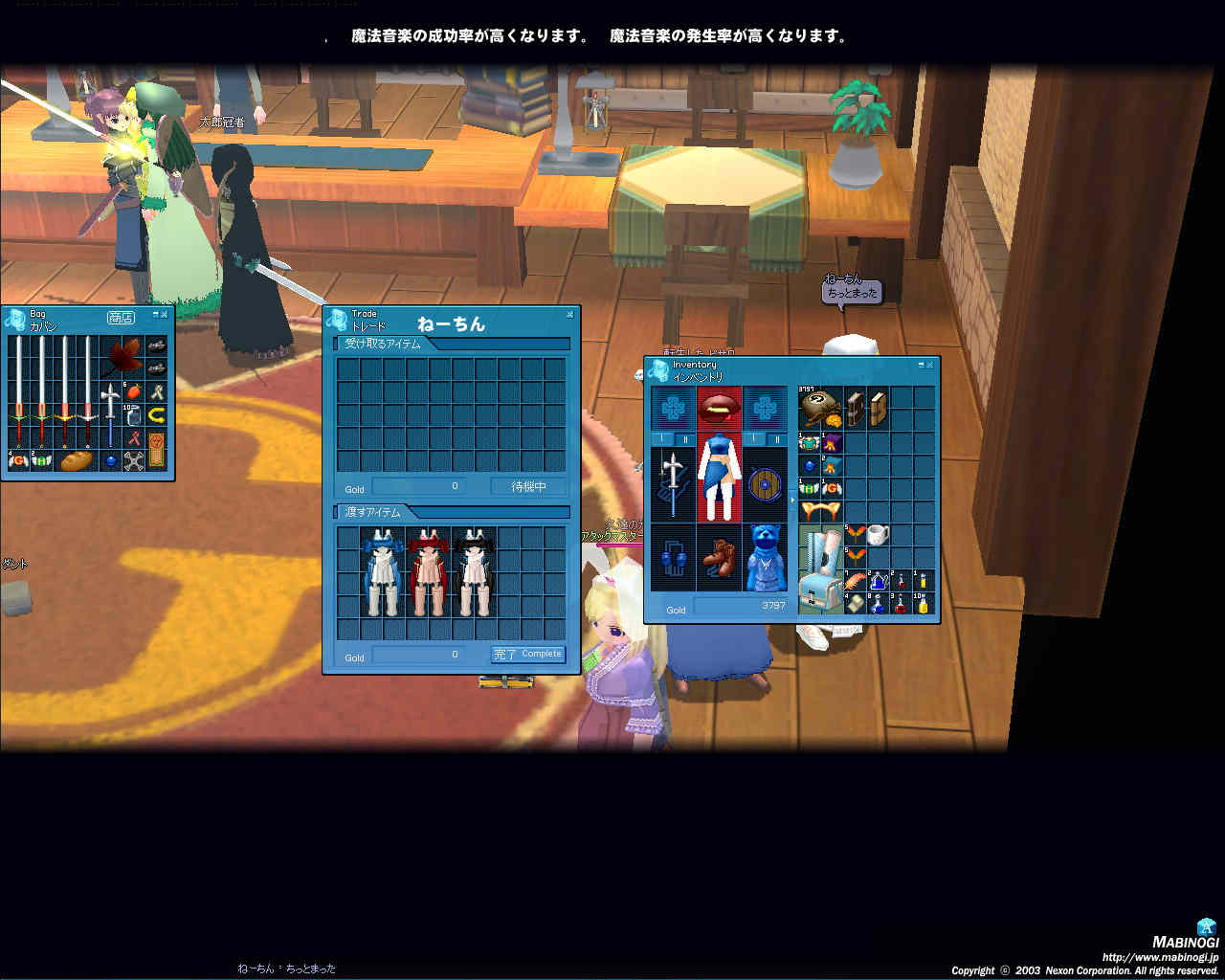1225x980 pixels.
Task: Open the shop (商店) button on the Bag
Action: (x=121, y=318)
